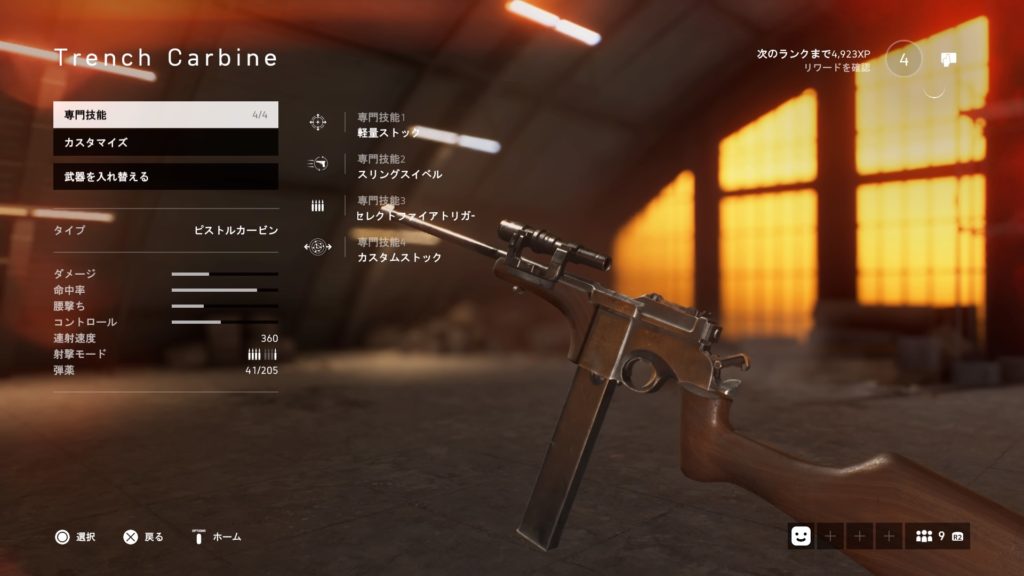Pick the カスタムストック specialization
This screenshot has width=1024, height=576.
[398, 257]
